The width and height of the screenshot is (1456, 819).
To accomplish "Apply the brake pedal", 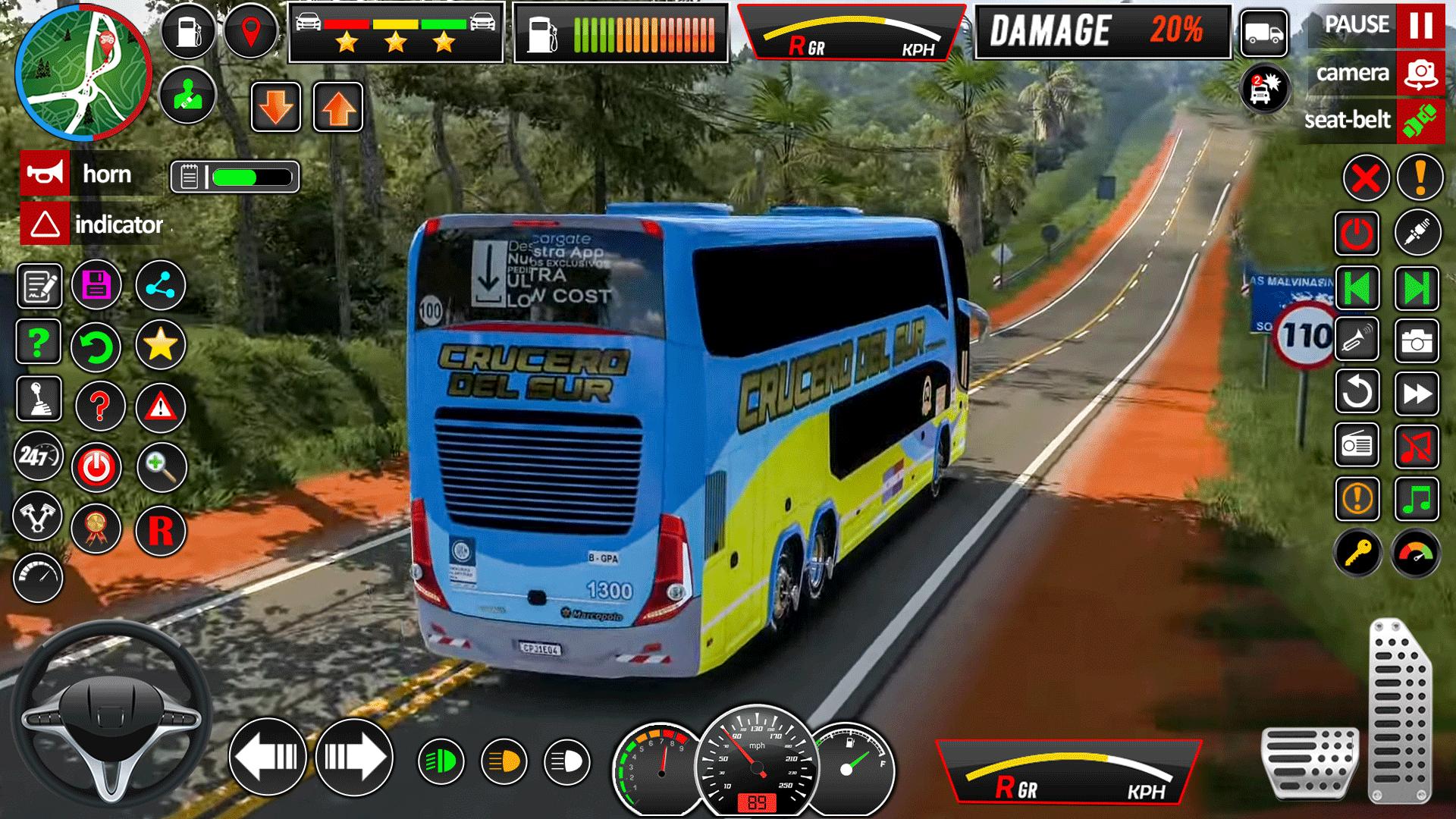I will pyautogui.click(x=1310, y=761).
